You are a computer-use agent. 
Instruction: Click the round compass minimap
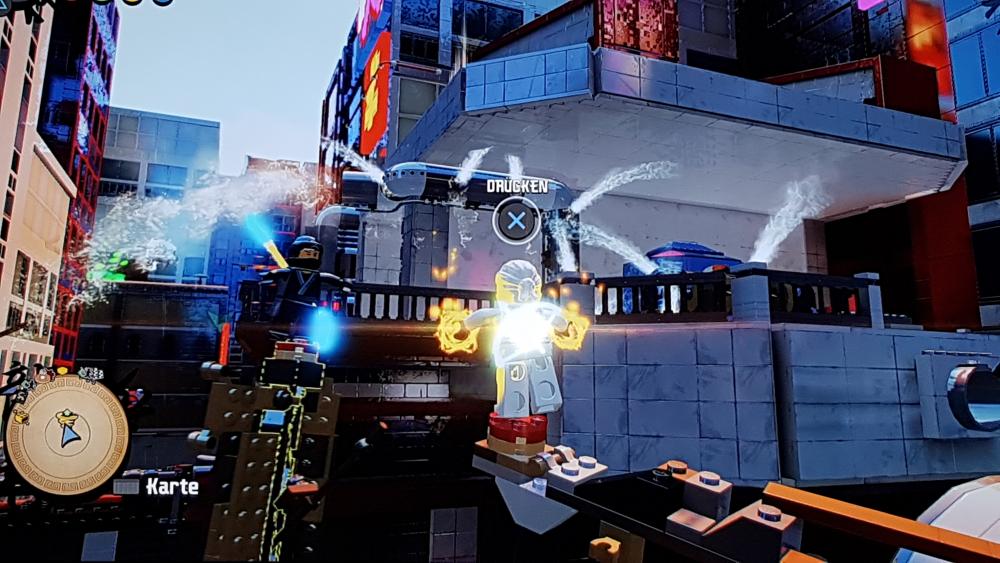(67, 435)
